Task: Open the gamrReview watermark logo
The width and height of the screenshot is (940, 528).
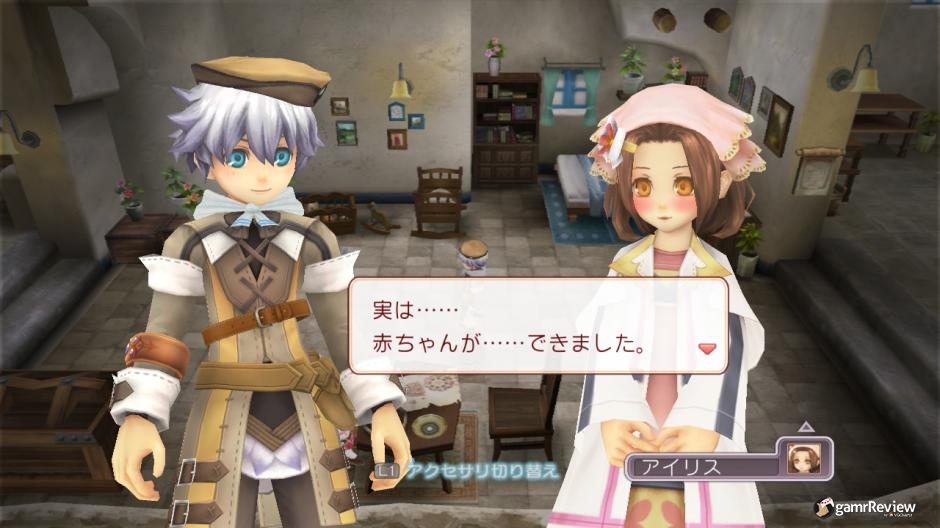Action: pos(866,507)
